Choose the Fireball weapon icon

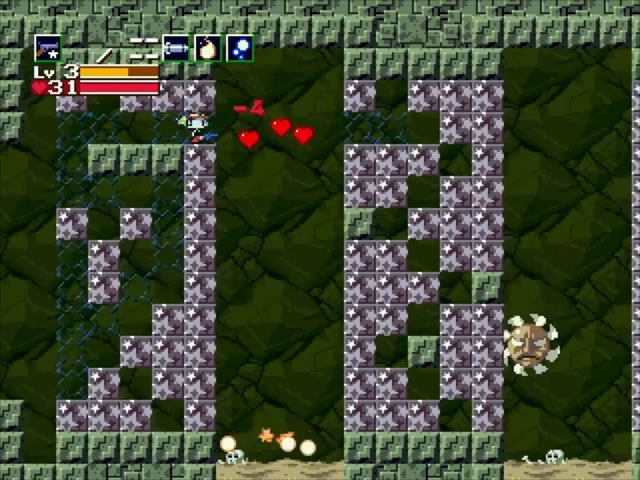point(207,47)
